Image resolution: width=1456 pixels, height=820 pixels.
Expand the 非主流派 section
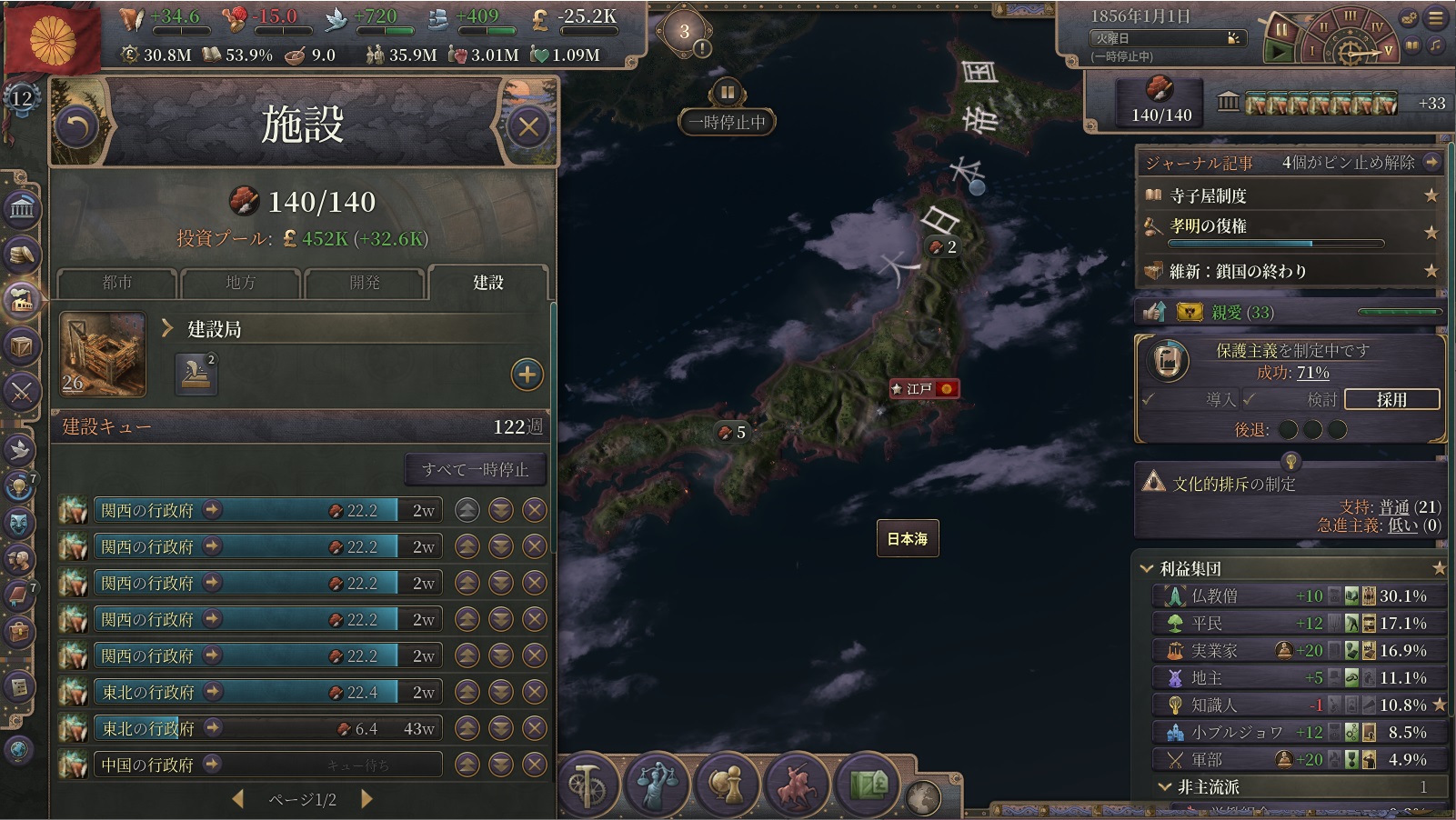click(1165, 786)
